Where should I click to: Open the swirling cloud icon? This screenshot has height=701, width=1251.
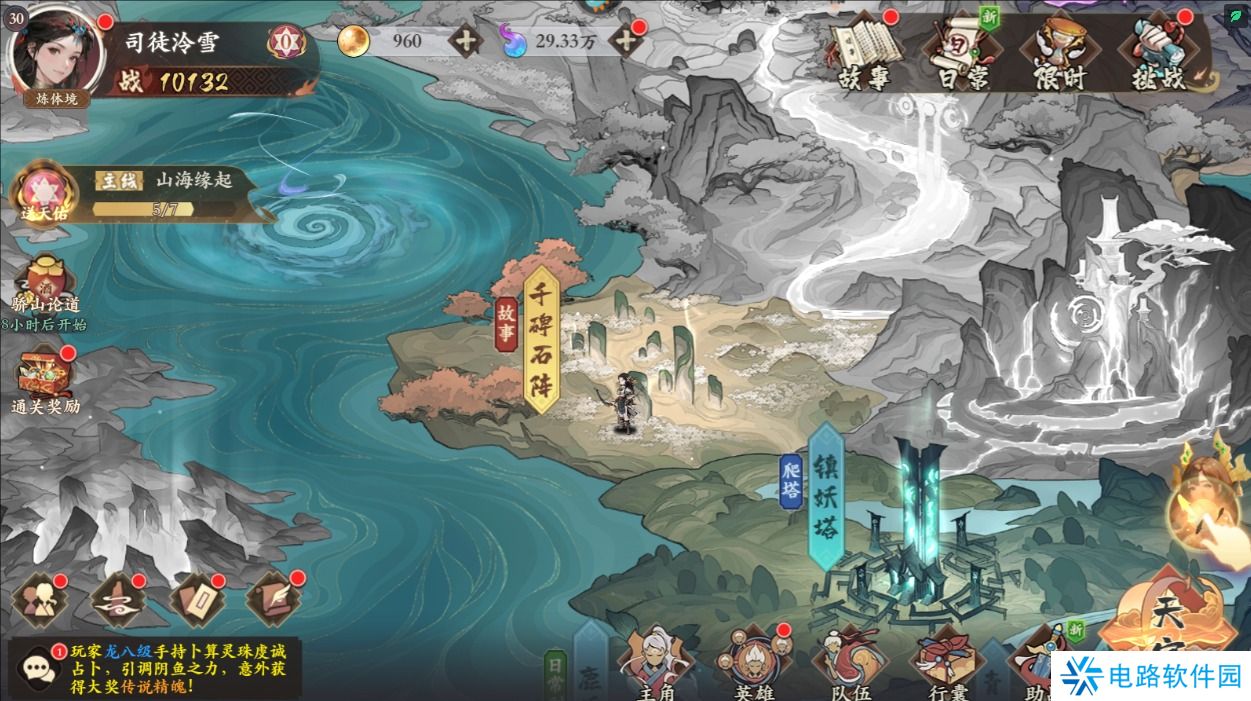pyautogui.click(x=117, y=600)
